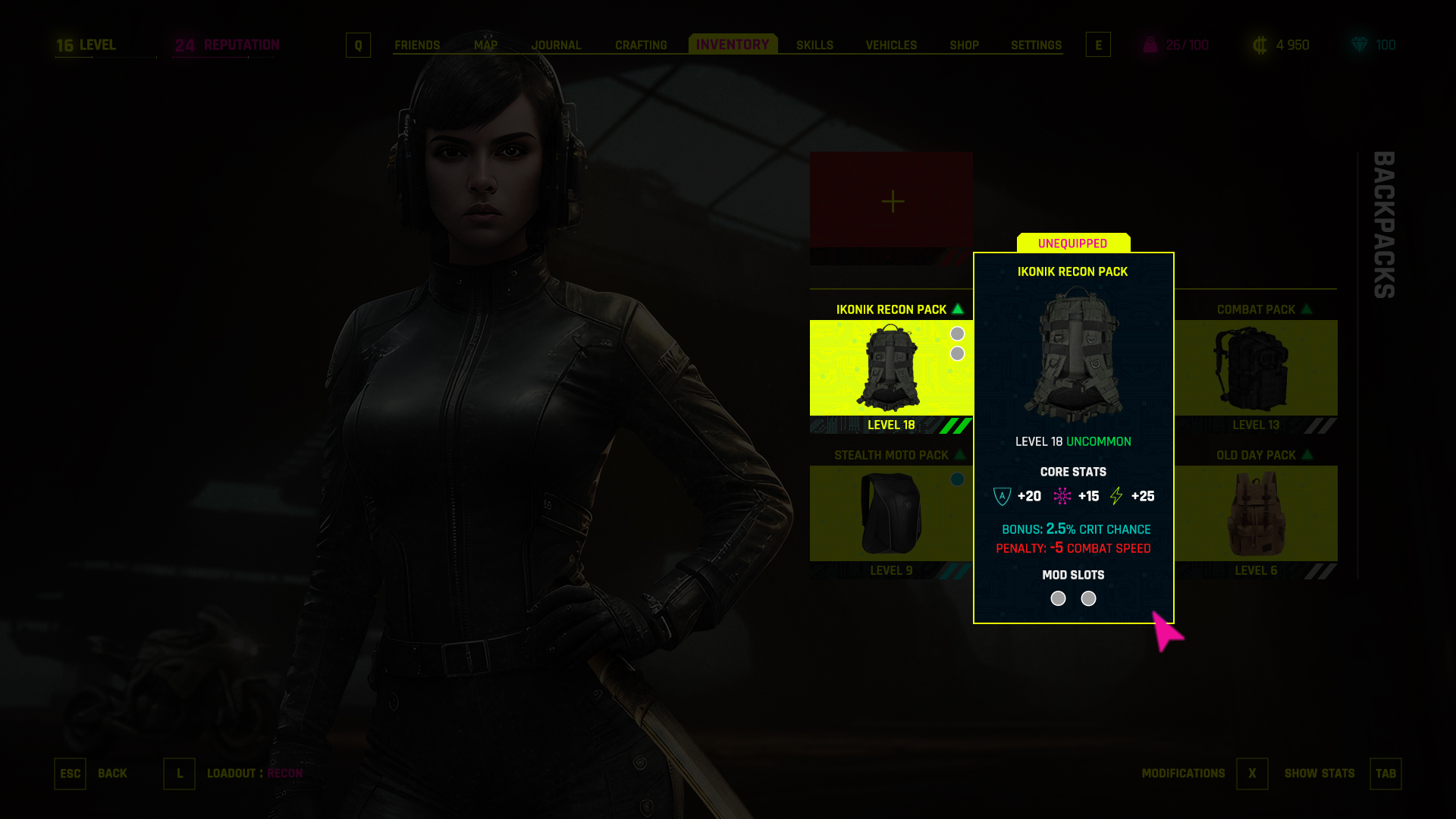Open the Friends tab

(417, 45)
